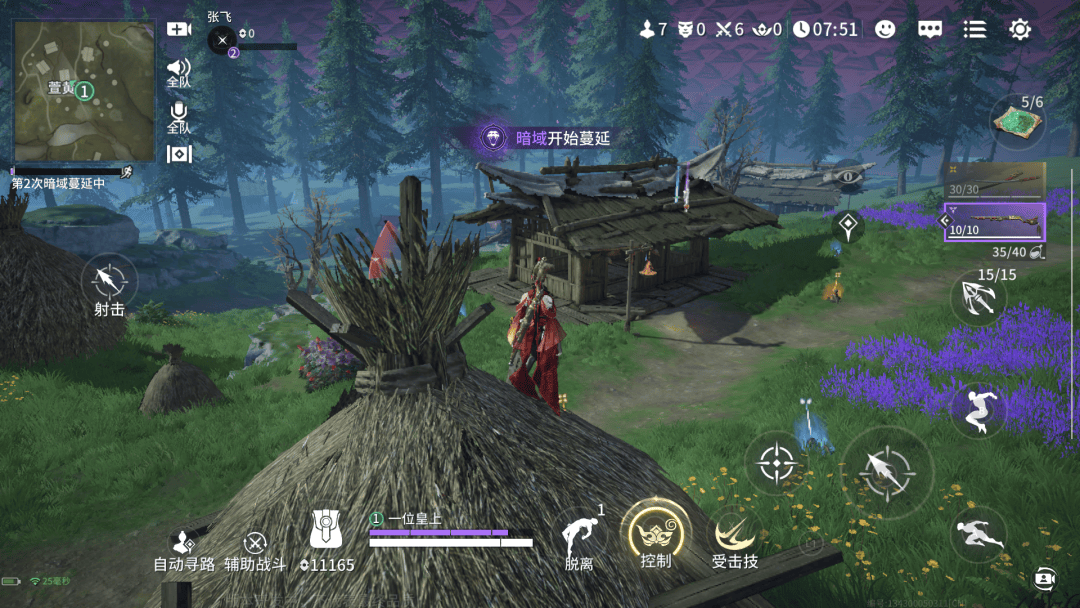
Task: Tap the camera record icon with plus
Action: click(179, 29)
